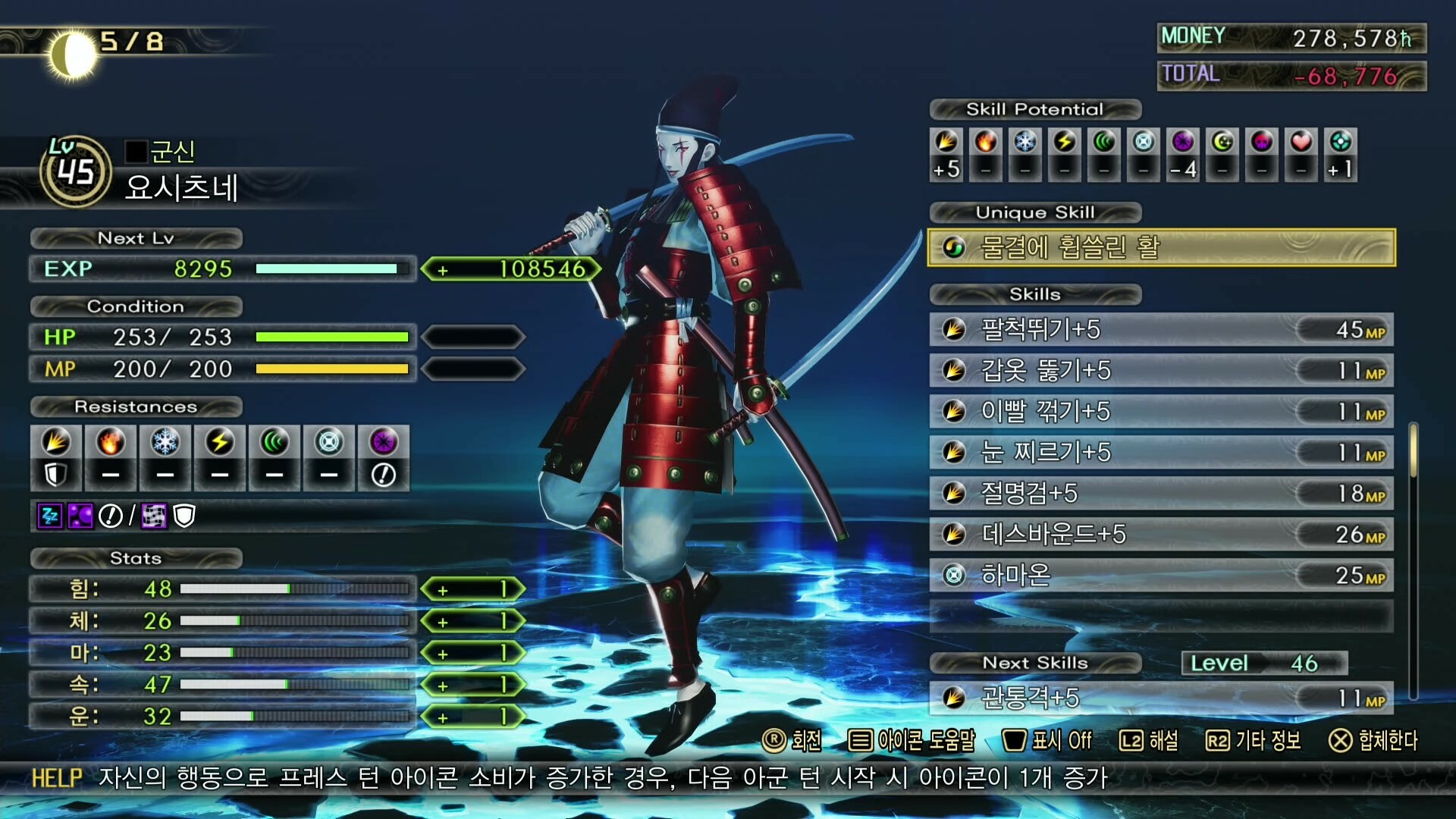The width and height of the screenshot is (1456, 819).
Task: Select the unique skill 물결에 휩쓸린 활
Action: click(1161, 246)
